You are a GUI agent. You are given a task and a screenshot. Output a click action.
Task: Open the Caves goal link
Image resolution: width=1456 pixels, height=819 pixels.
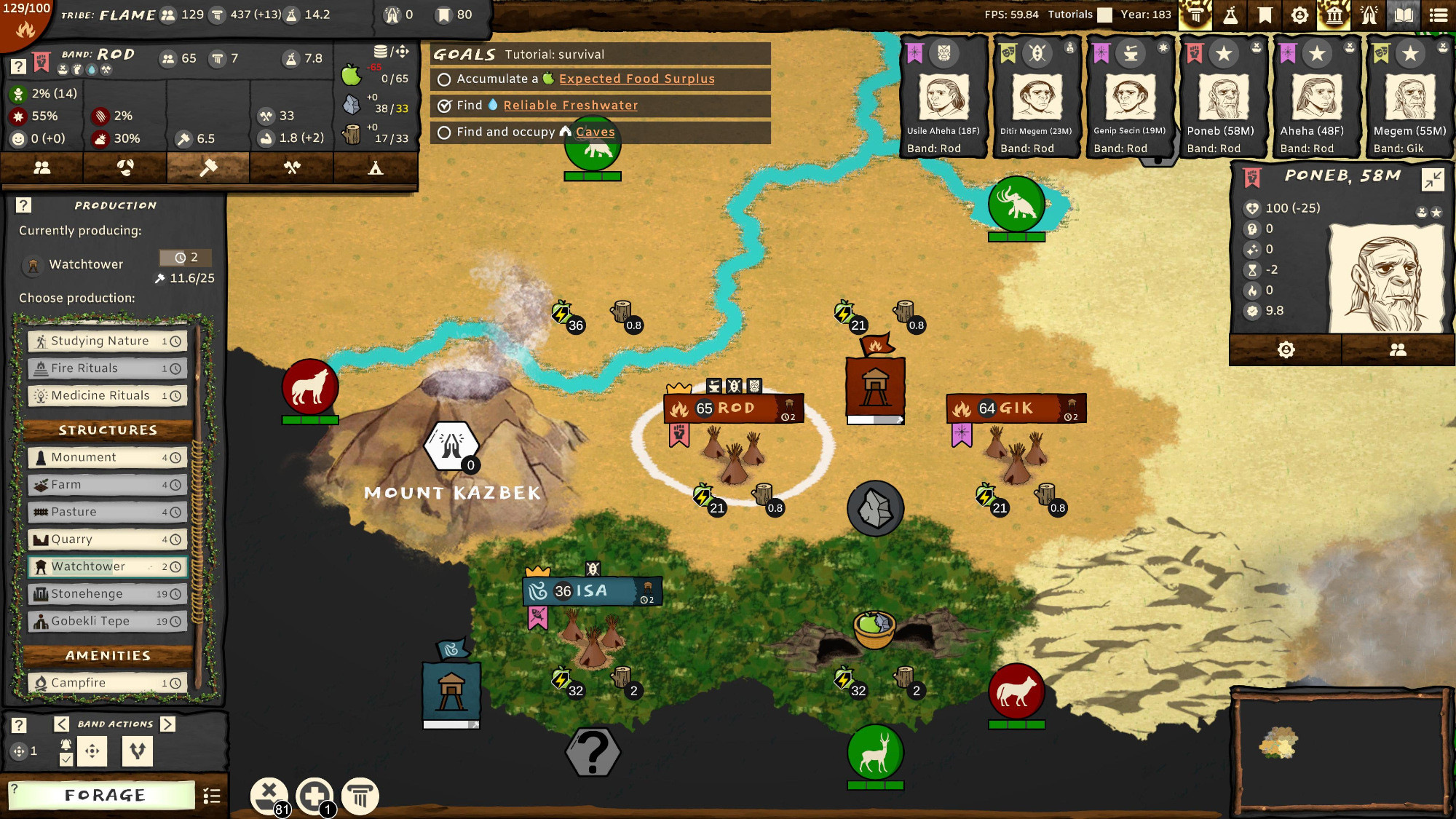pos(595,132)
